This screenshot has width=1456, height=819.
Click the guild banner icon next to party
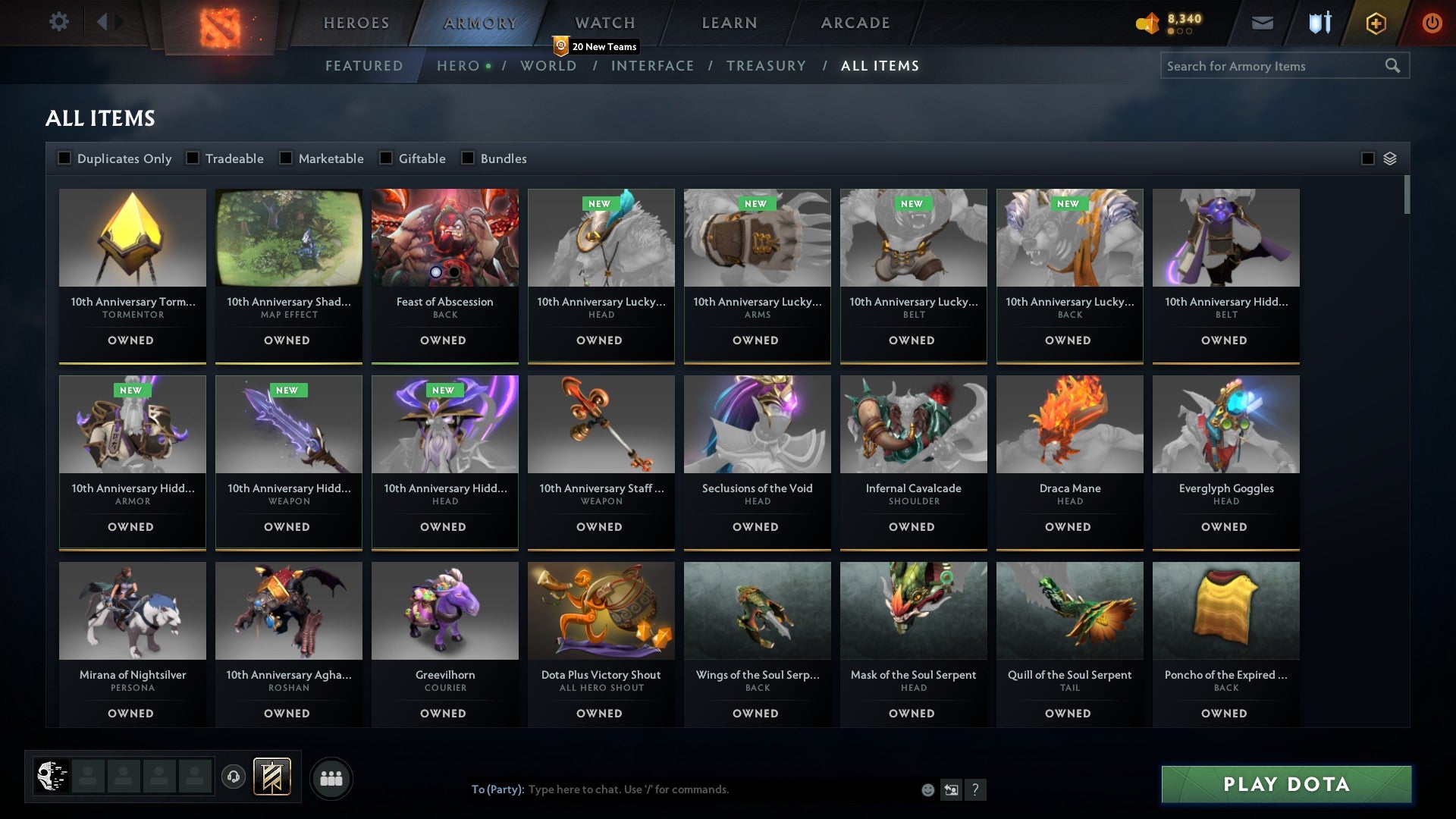pyautogui.click(x=271, y=777)
